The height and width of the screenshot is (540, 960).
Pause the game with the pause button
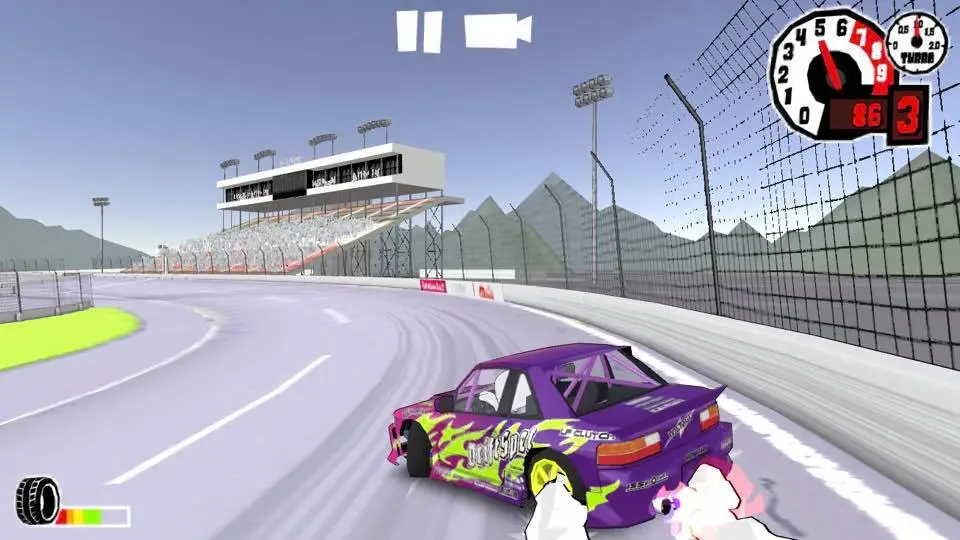pyautogui.click(x=419, y=31)
